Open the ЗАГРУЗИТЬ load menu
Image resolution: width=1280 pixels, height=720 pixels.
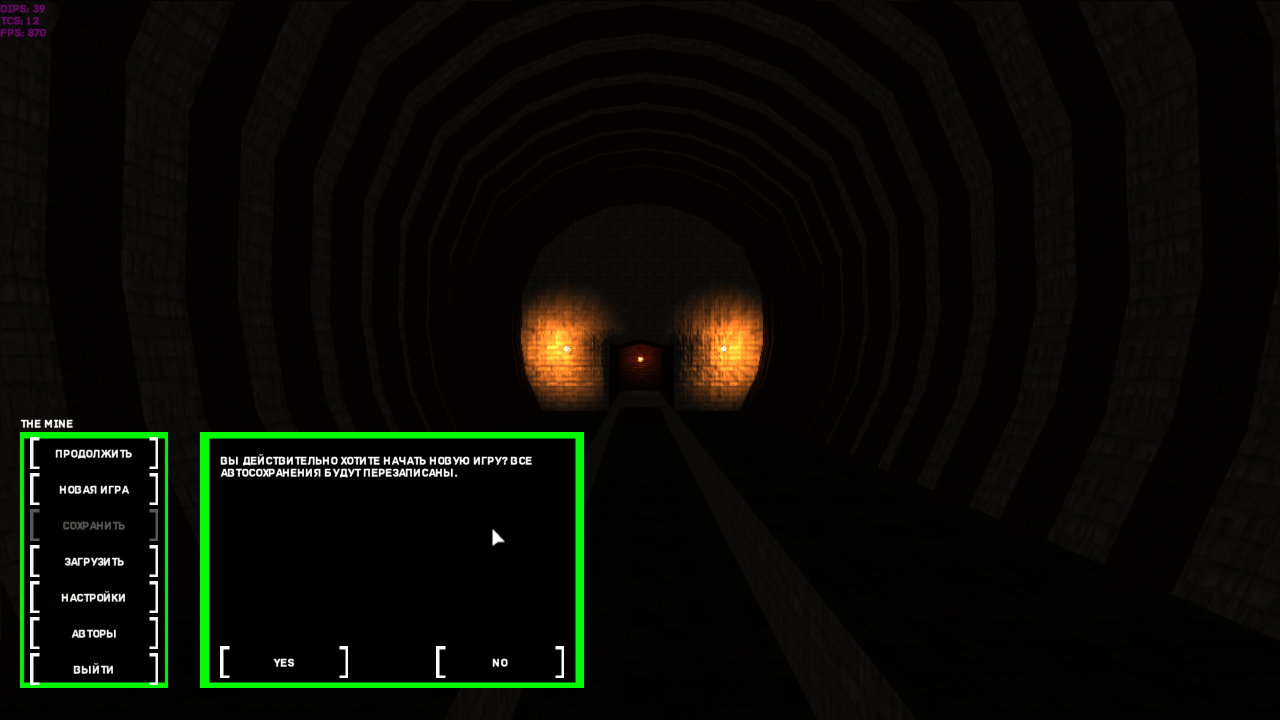94,562
